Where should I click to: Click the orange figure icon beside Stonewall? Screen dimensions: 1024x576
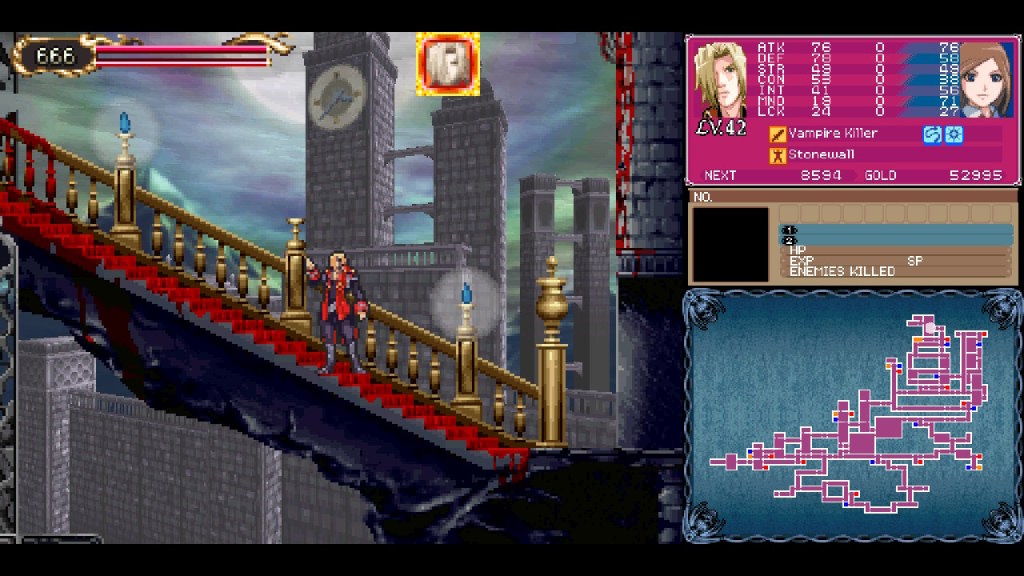pos(777,155)
